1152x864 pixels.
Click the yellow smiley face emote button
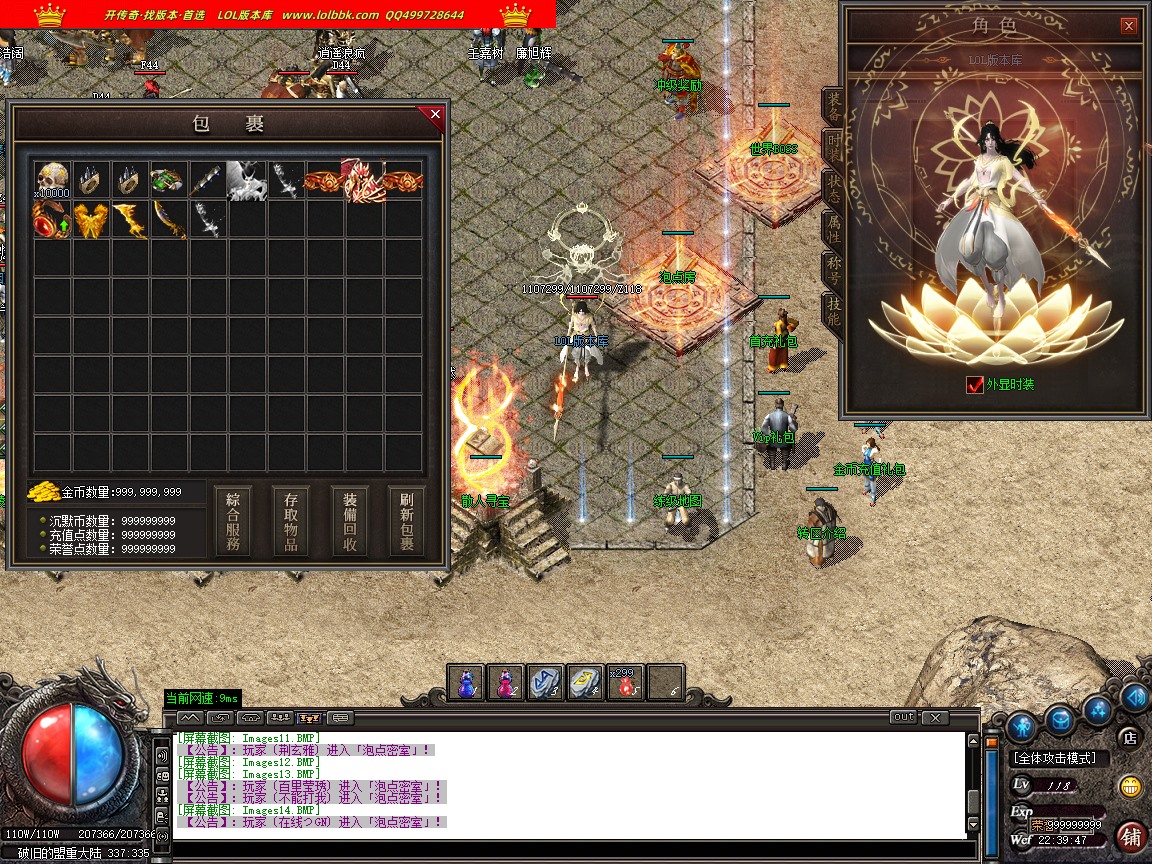pyautogui.click(x=1131, y=786)
